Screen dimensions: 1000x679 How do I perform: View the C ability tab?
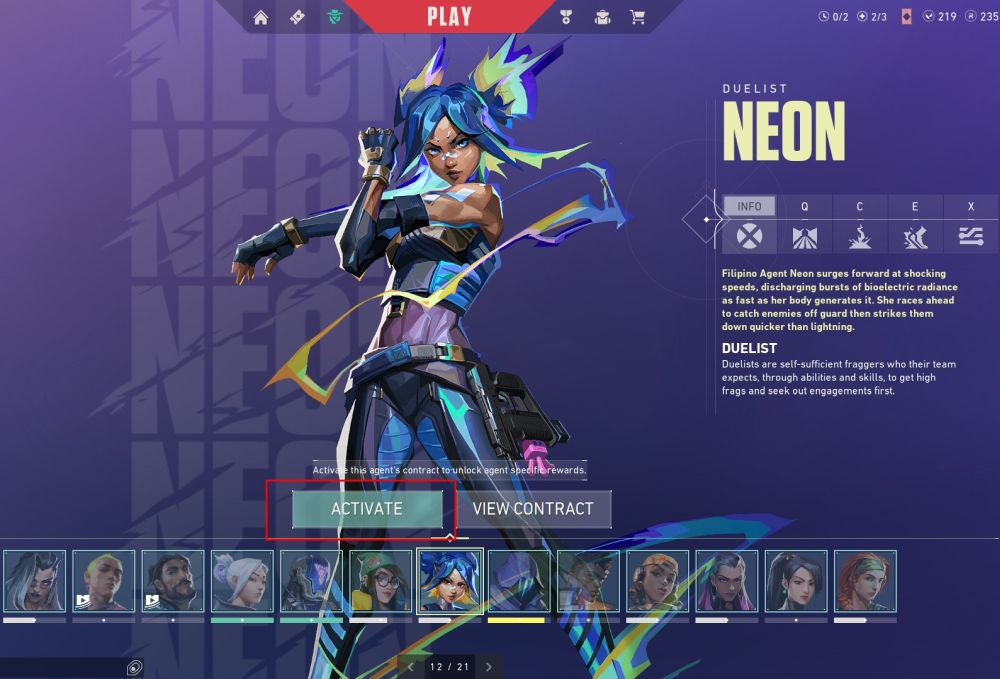point(860,206)
